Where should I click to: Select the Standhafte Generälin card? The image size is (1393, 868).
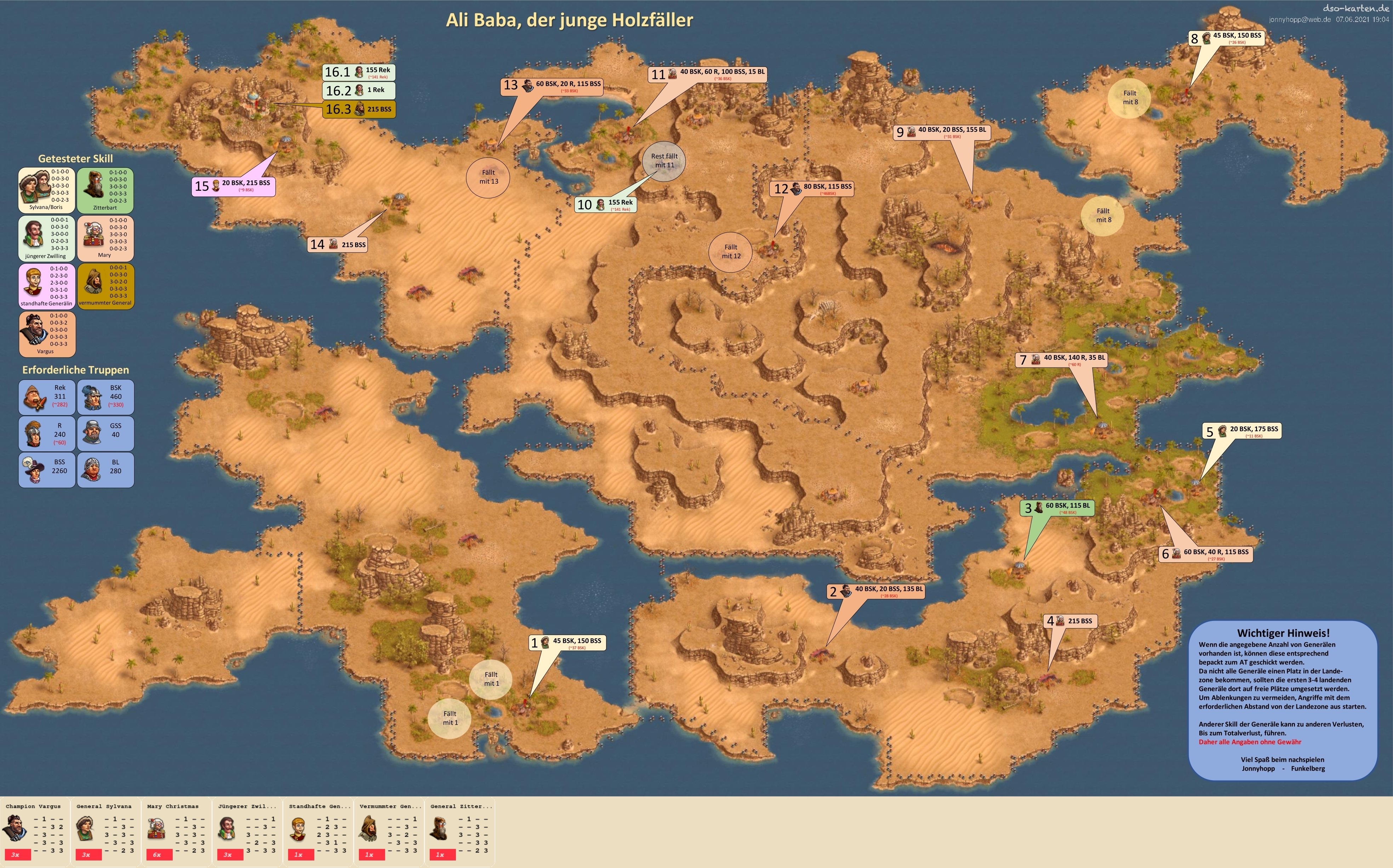point(318,830)
